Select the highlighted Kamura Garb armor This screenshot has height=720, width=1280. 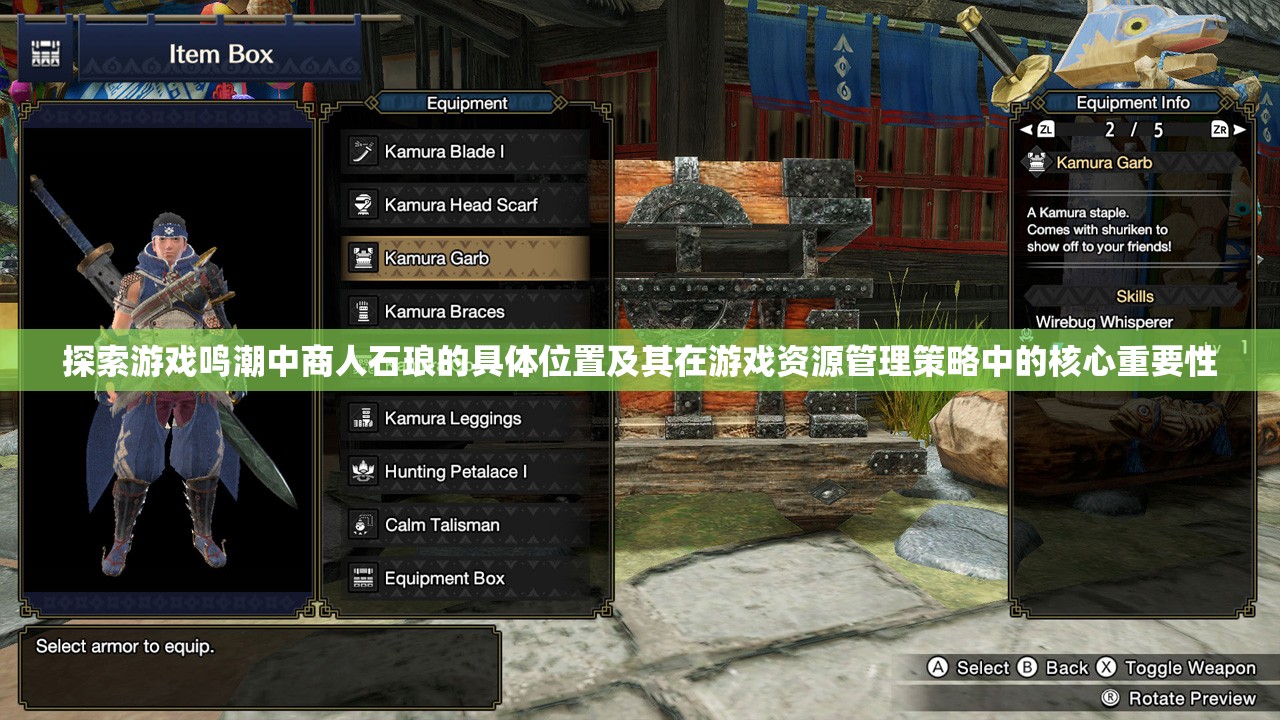(x=465, y=258)
